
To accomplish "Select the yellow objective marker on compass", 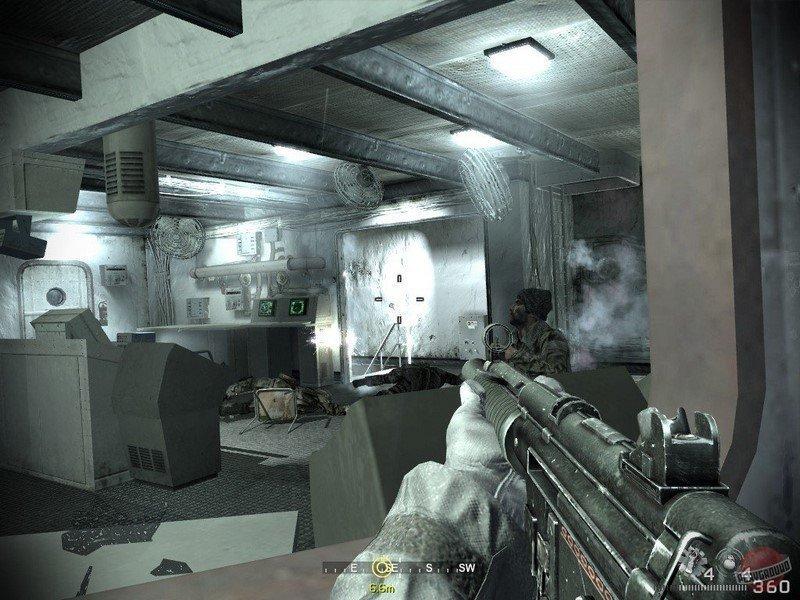I will point(379,566).
